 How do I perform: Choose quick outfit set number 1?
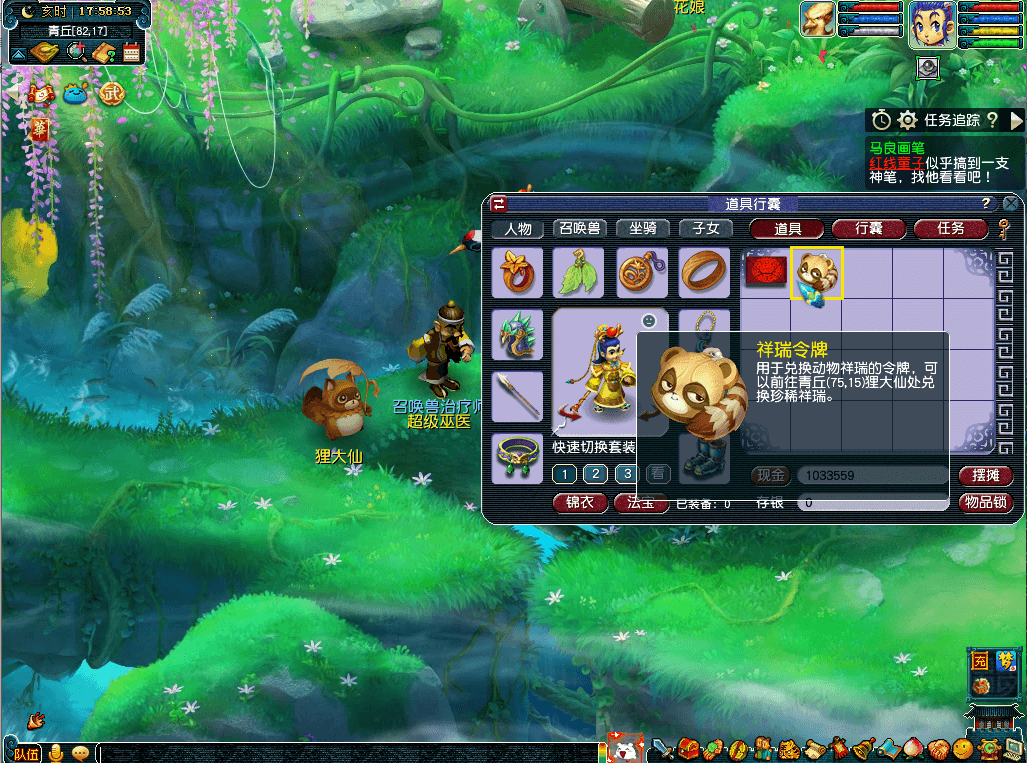564,474
